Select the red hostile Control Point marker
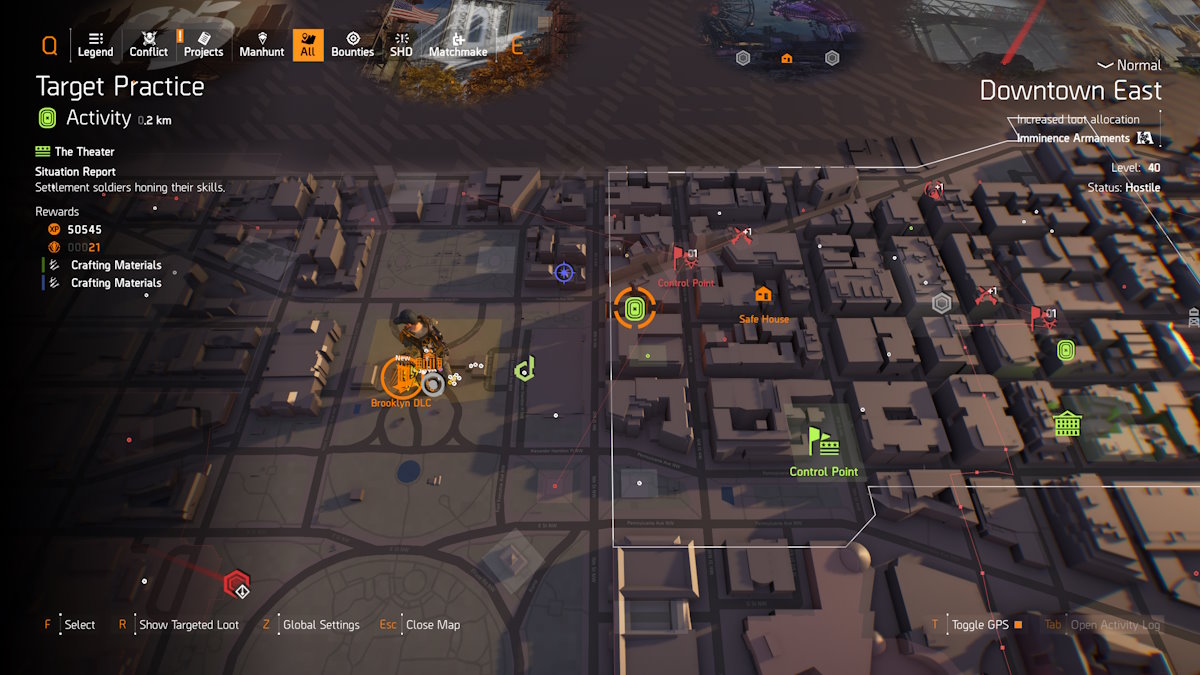Viewport: 1200px width, 675px height. pos(685,260)
